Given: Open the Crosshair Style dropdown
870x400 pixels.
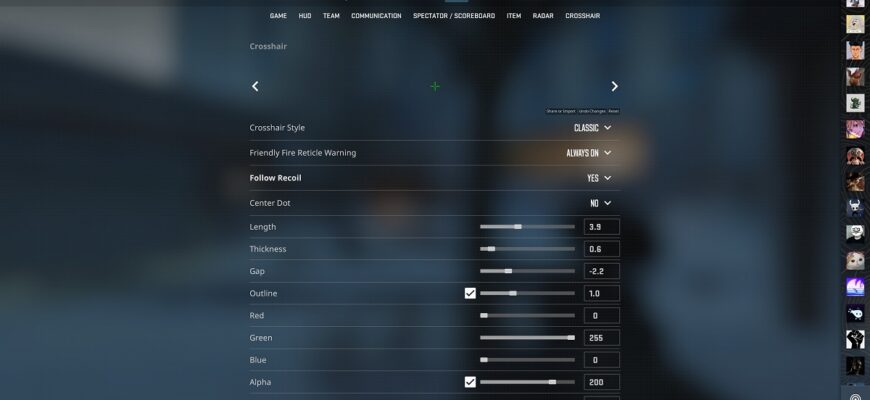Looking at the screenshot, I should [x=592, y=128].
